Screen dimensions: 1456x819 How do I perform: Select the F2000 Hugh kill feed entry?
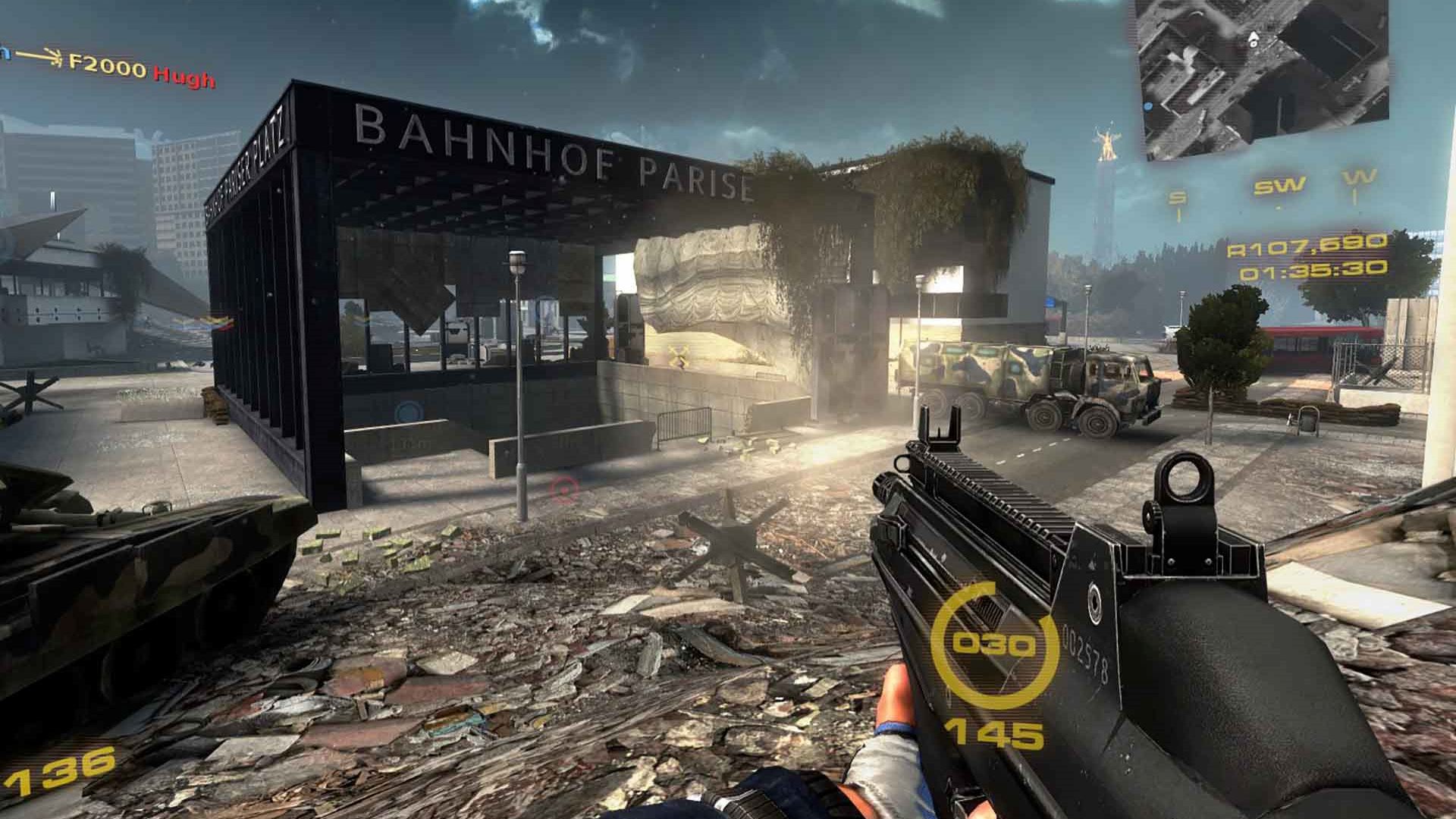(x=114, y=68)
